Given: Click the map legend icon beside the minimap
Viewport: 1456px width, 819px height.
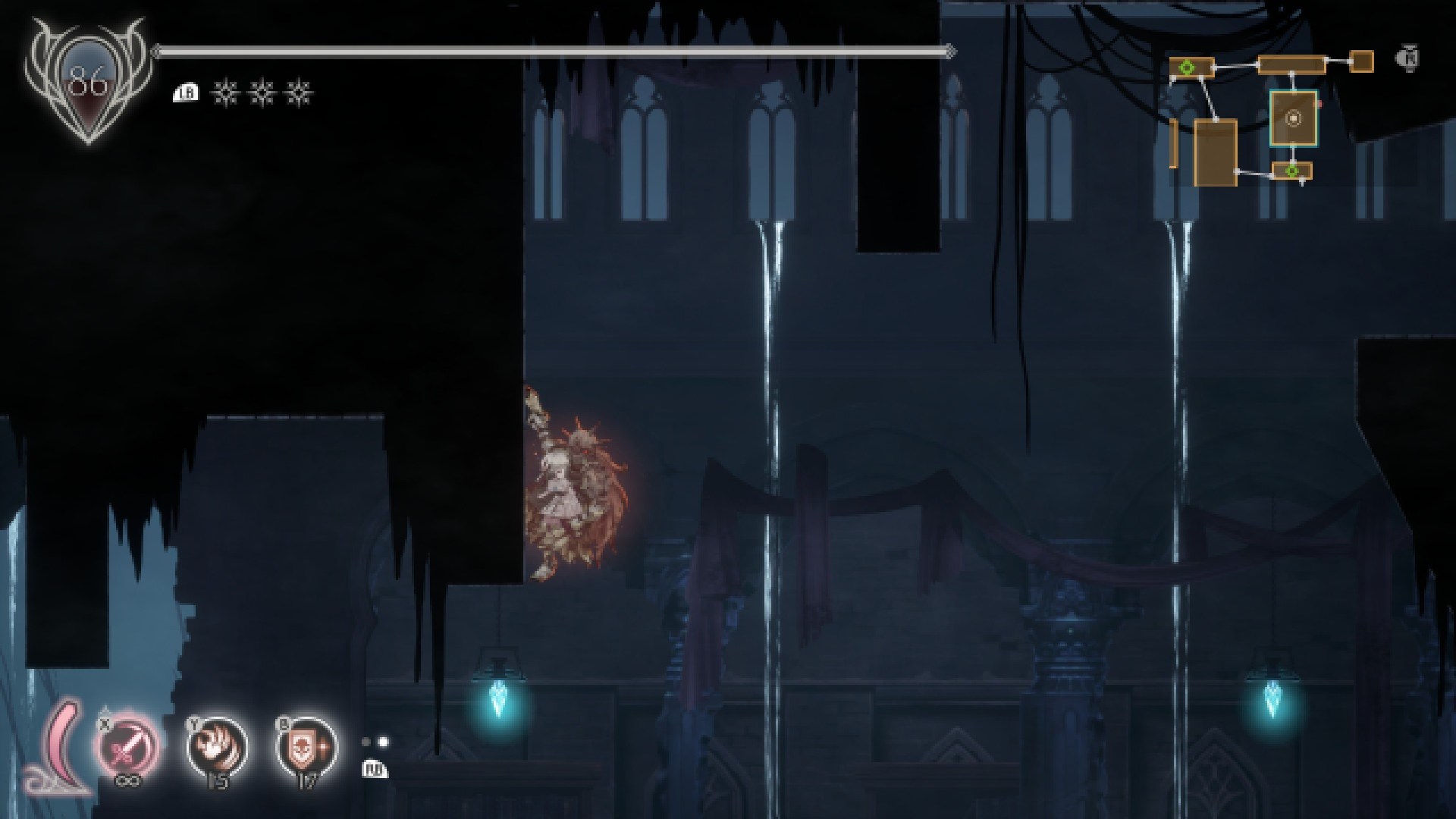Looking at the screenshot, I should [x=1407, y=58].
